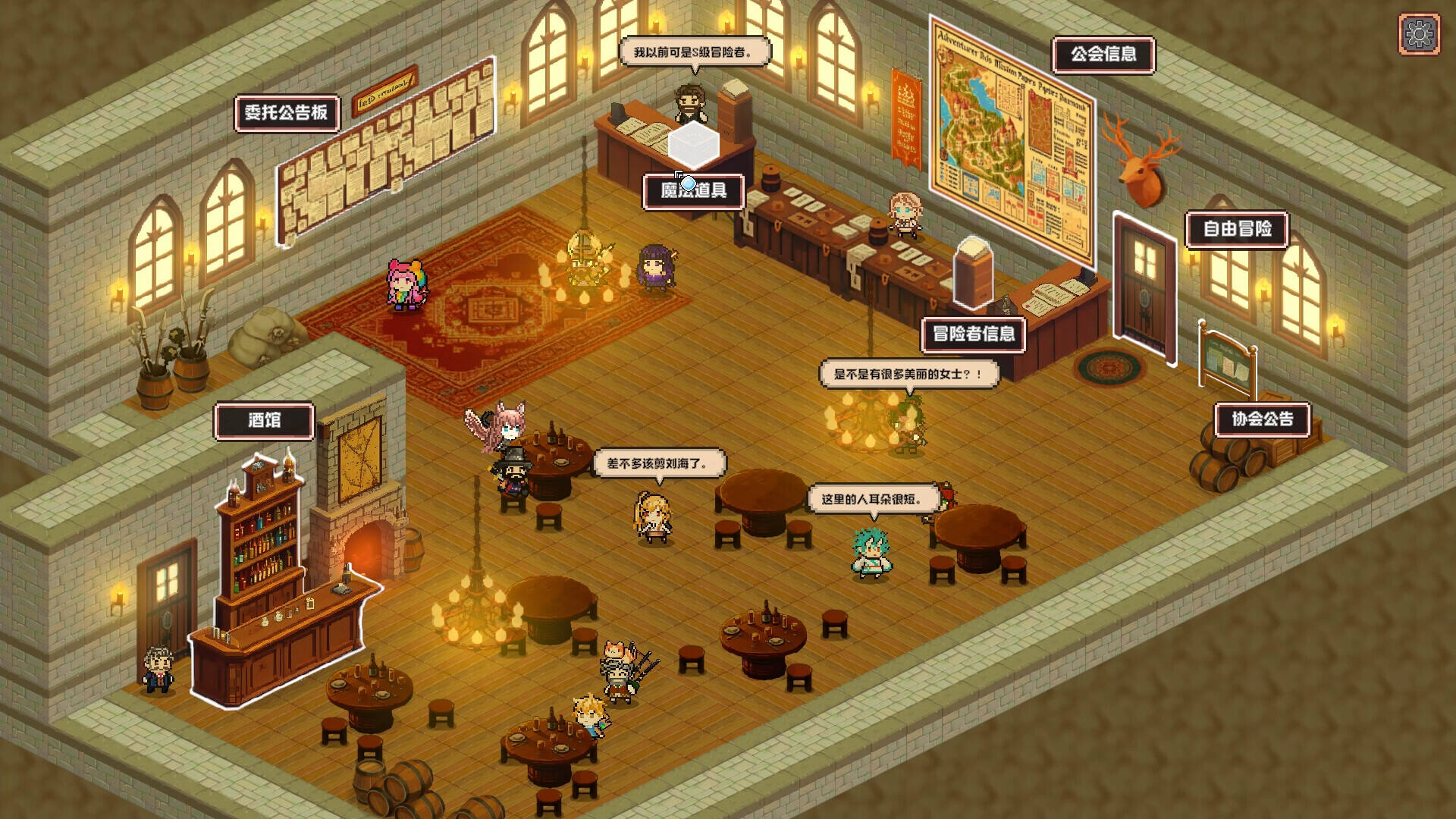Open the 委托公告板 commission board

tap(287, 113)
